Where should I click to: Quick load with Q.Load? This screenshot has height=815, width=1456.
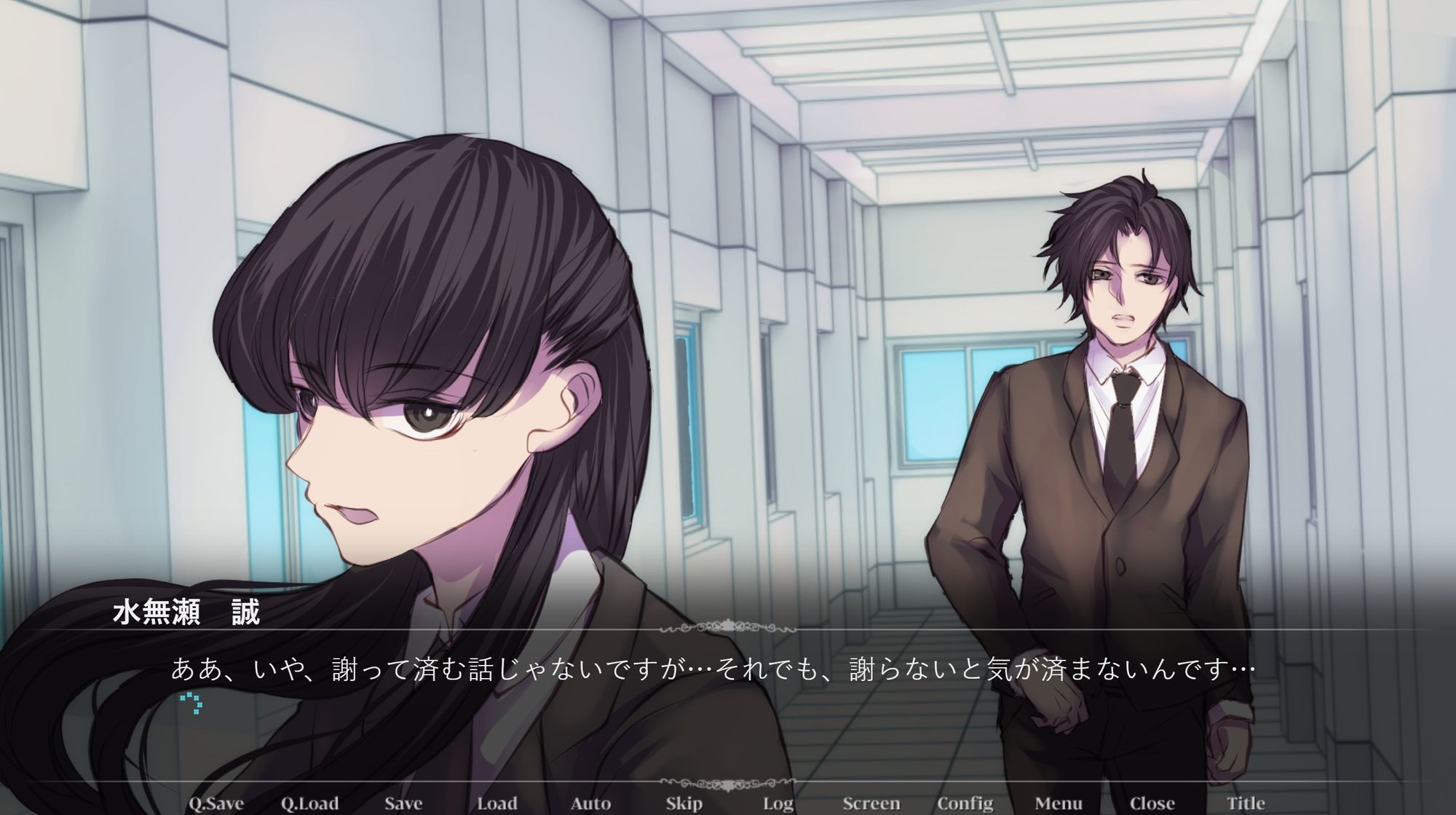pos(309,804)
